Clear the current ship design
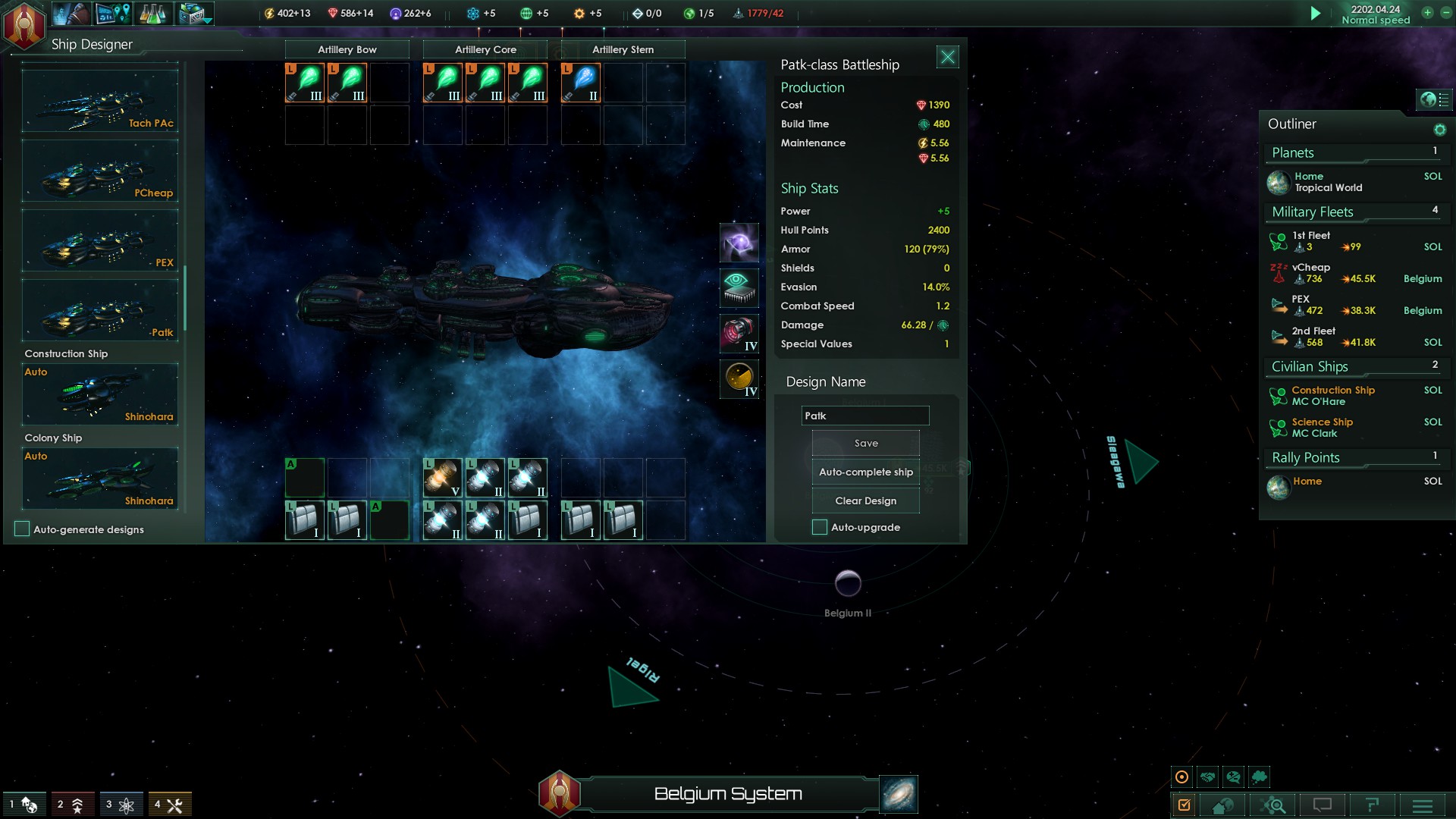The width and height of the screenshot is (1456, 819). [x=865, y=500]
